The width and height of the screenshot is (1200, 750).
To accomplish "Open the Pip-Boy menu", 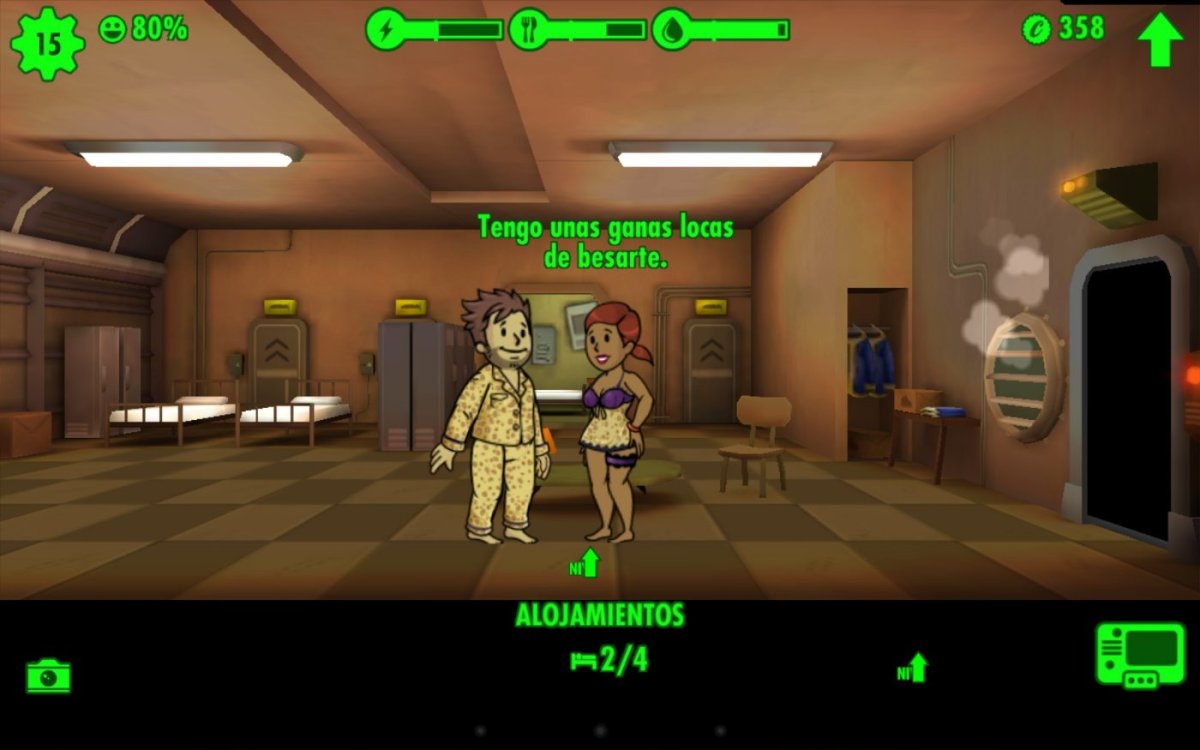I will point(1139,655).
